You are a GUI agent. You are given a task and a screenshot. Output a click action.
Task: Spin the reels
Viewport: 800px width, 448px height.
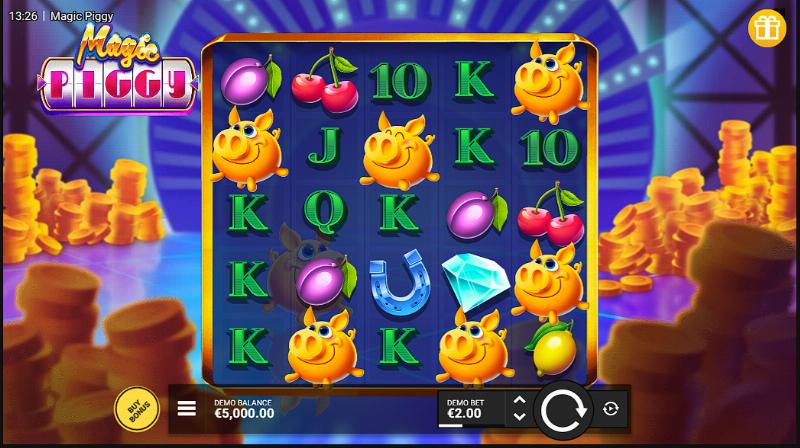point(564,408)
